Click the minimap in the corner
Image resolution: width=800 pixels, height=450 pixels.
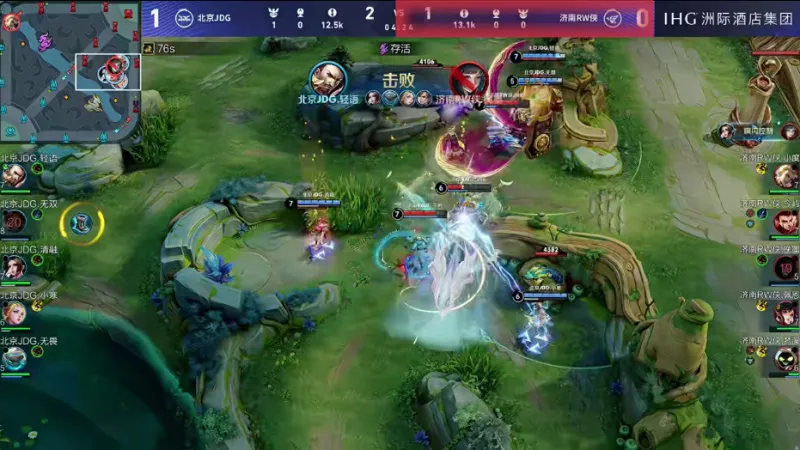[70, 70]
